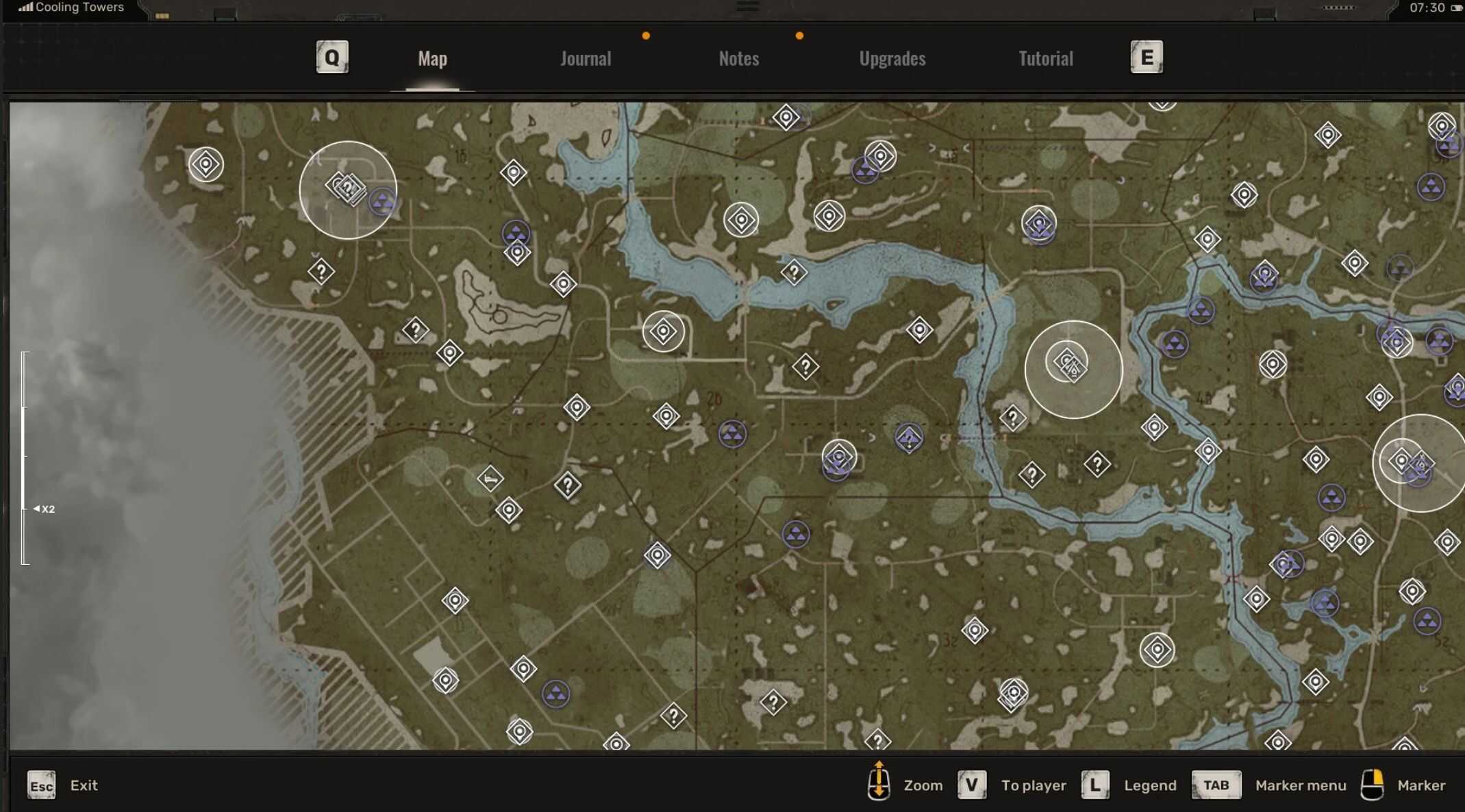Click the active Map tab

coord(432,59)
